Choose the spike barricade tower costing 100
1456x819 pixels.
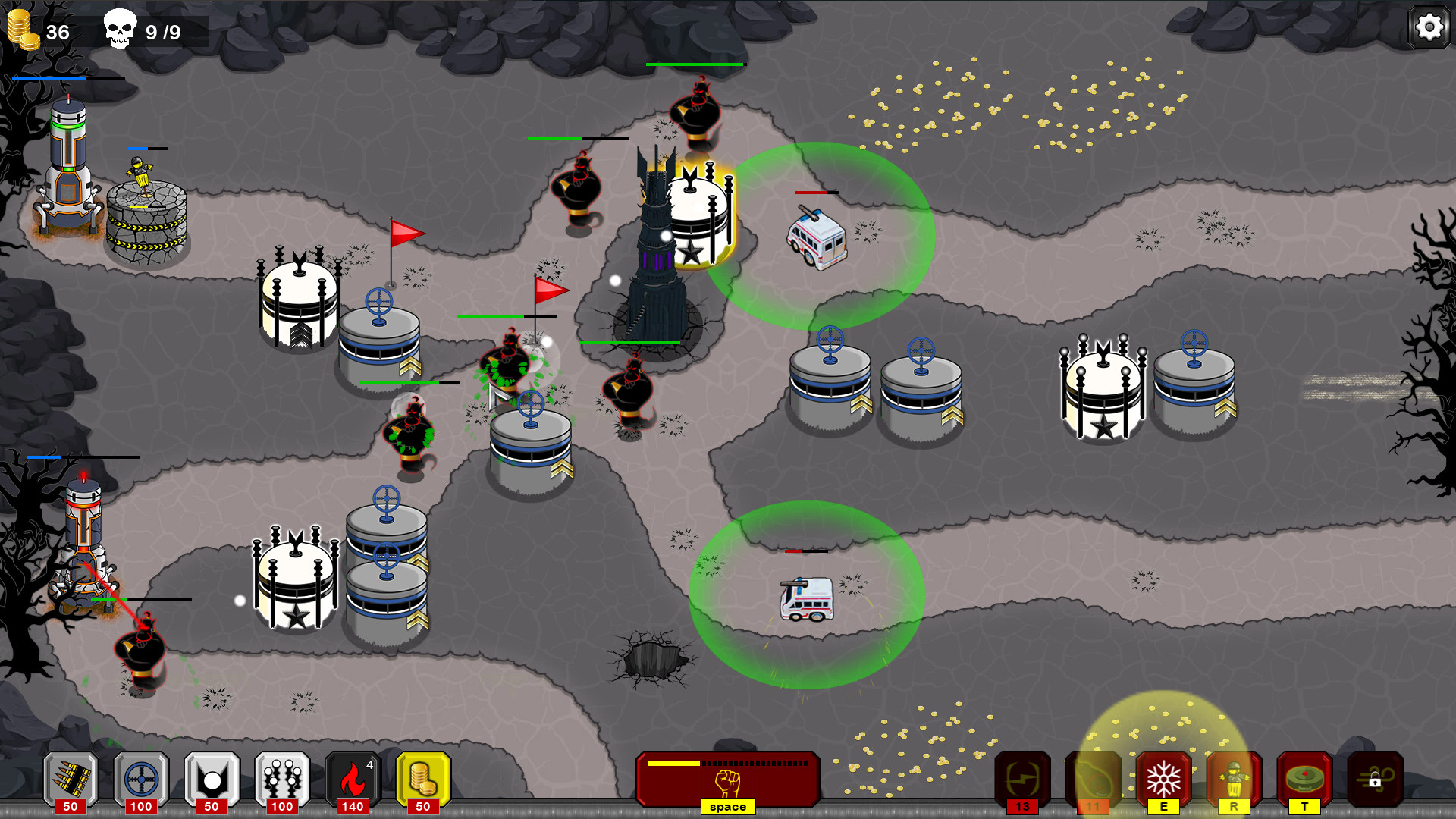click(x=283, y=777)
